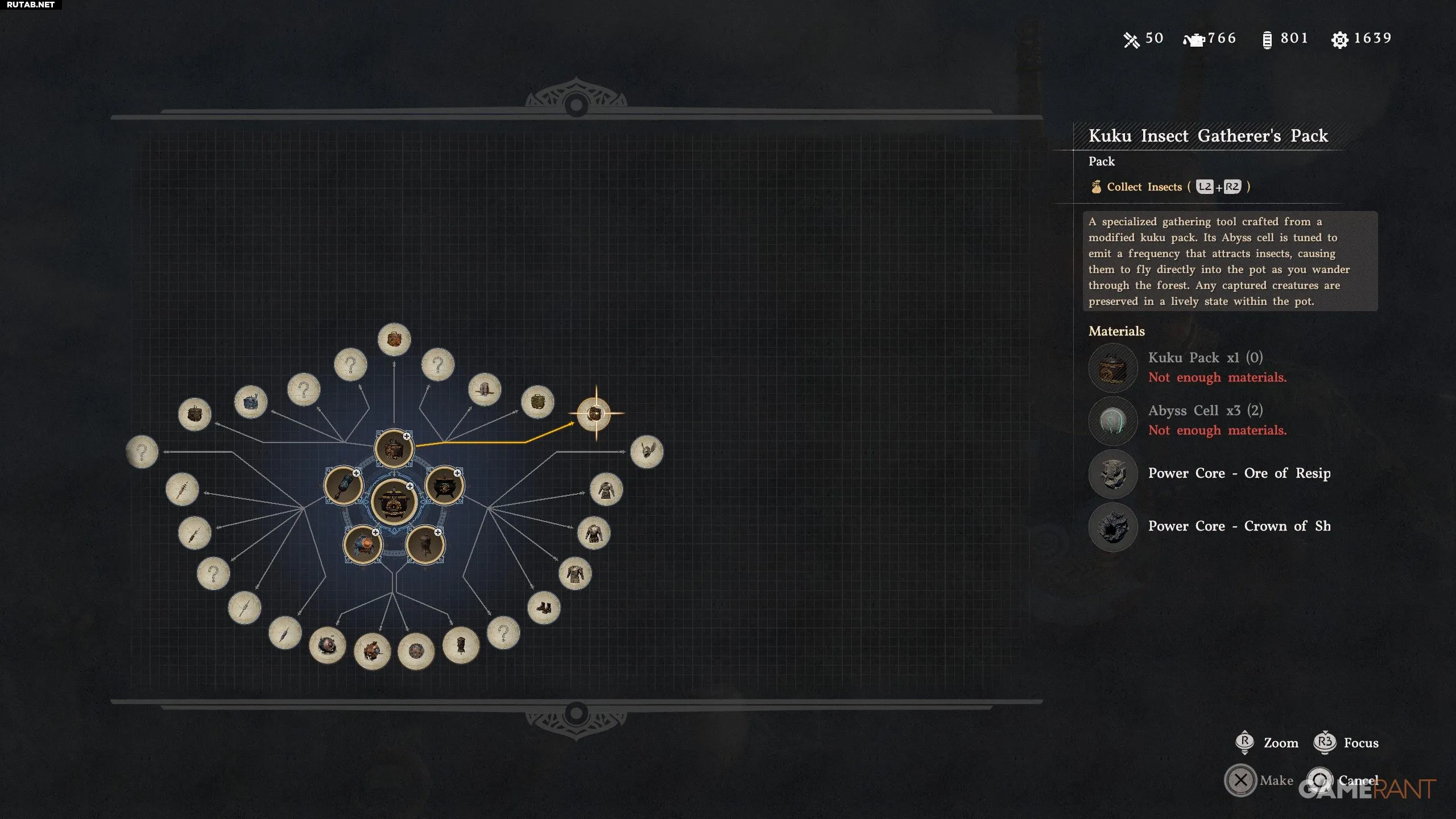Image resolution: width=1456 pixels, height=819 pixels.
Task: Choose the round shield recipe node
Action: pyautogui.click(x=416, y=651)
